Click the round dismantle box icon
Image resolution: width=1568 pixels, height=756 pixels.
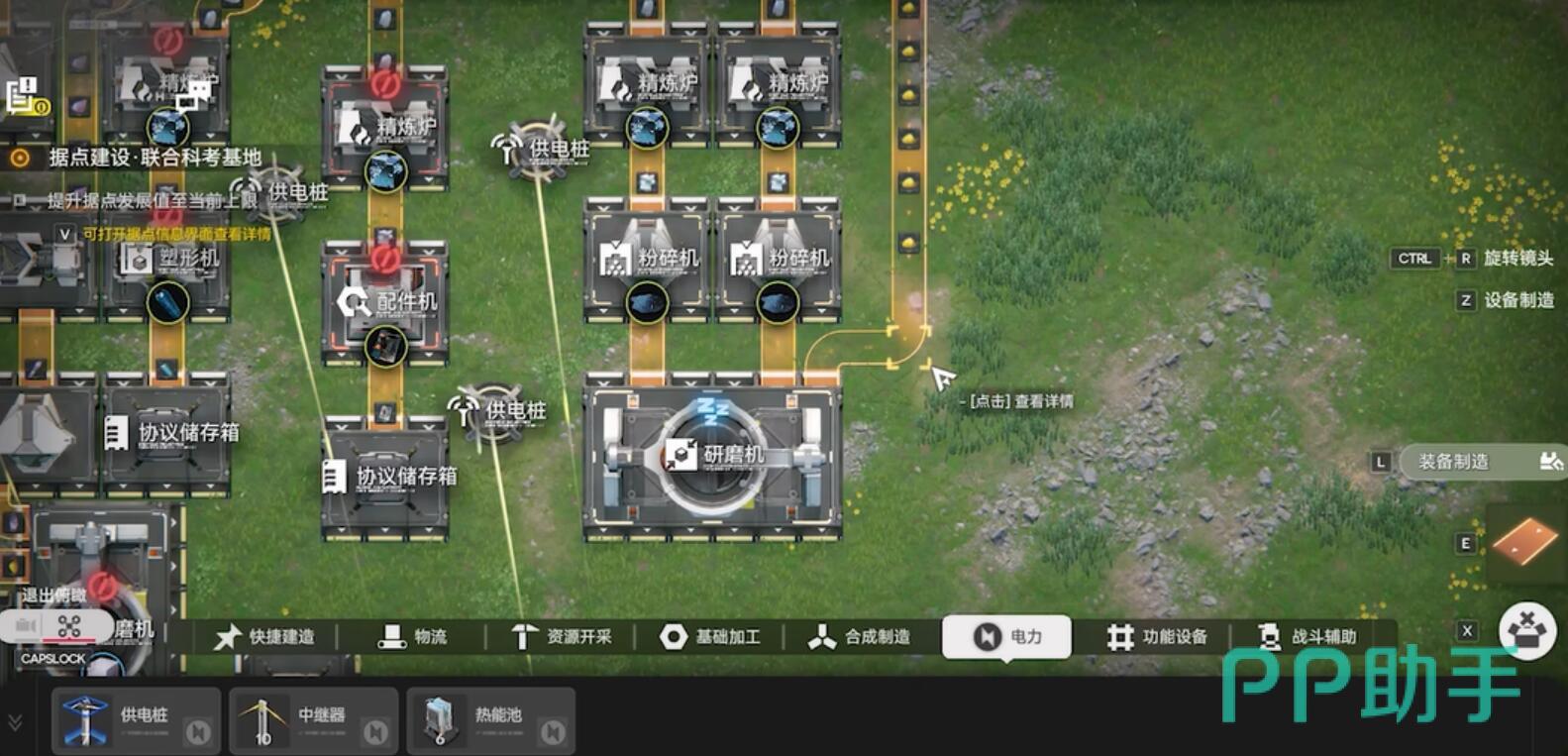[1526, 631]
